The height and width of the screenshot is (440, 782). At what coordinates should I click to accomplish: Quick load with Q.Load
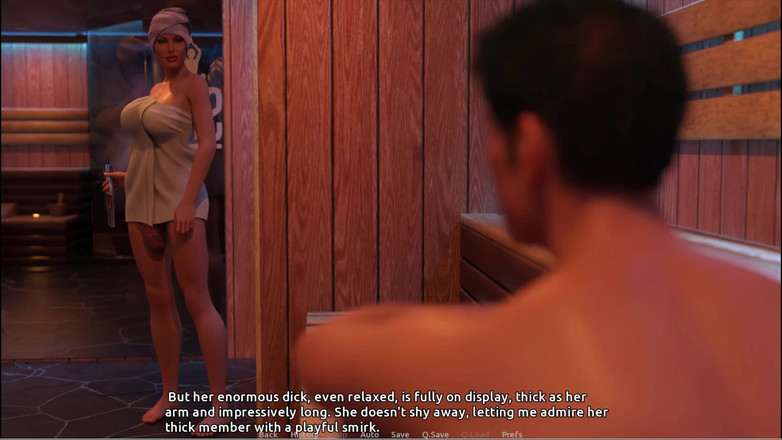tap(475, 435)
